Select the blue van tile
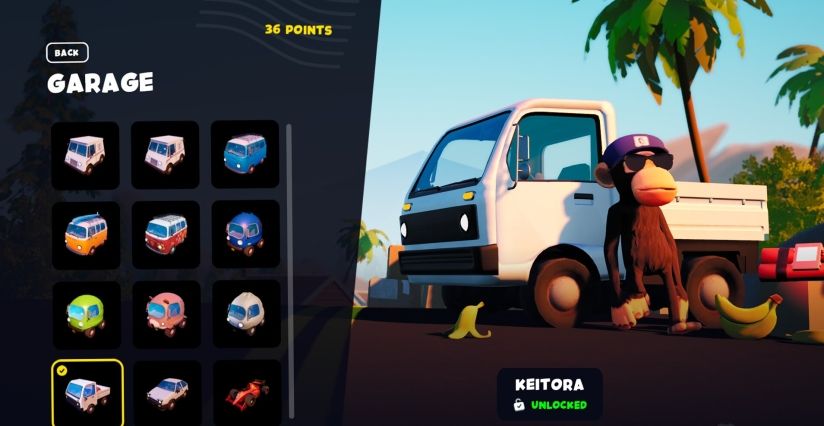This screenshot has width=824, height=426. 245,155
